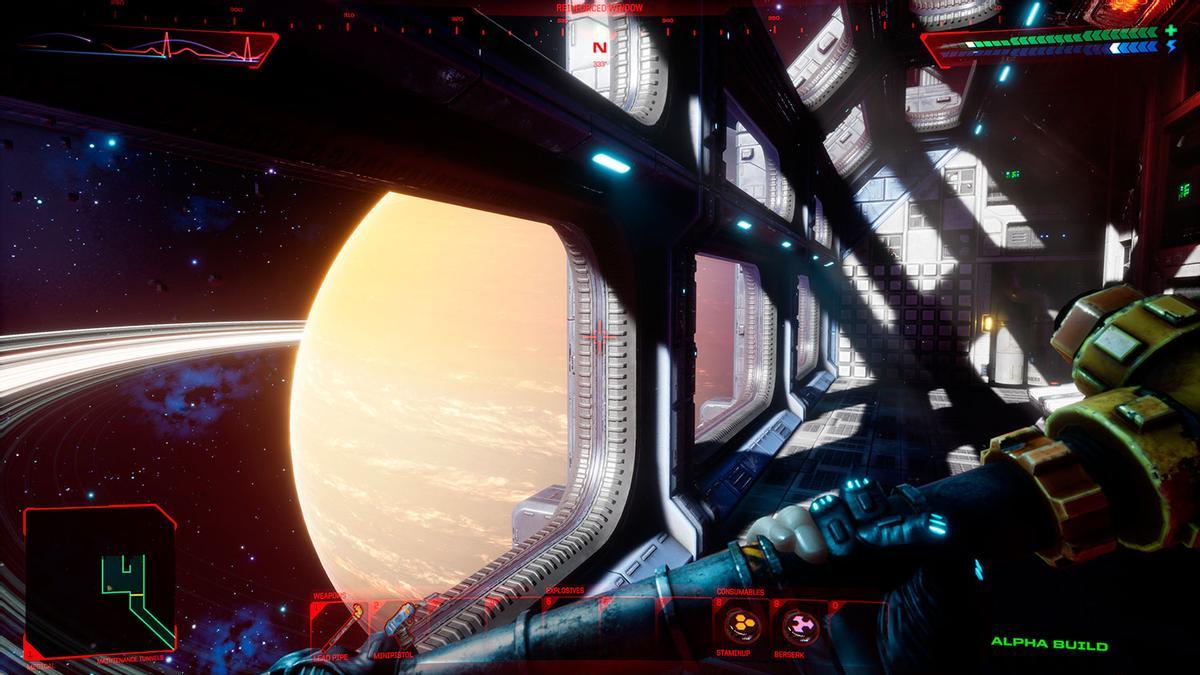Use the Staminup consumable
The image size is (1200, 675).
pos(741,627)
